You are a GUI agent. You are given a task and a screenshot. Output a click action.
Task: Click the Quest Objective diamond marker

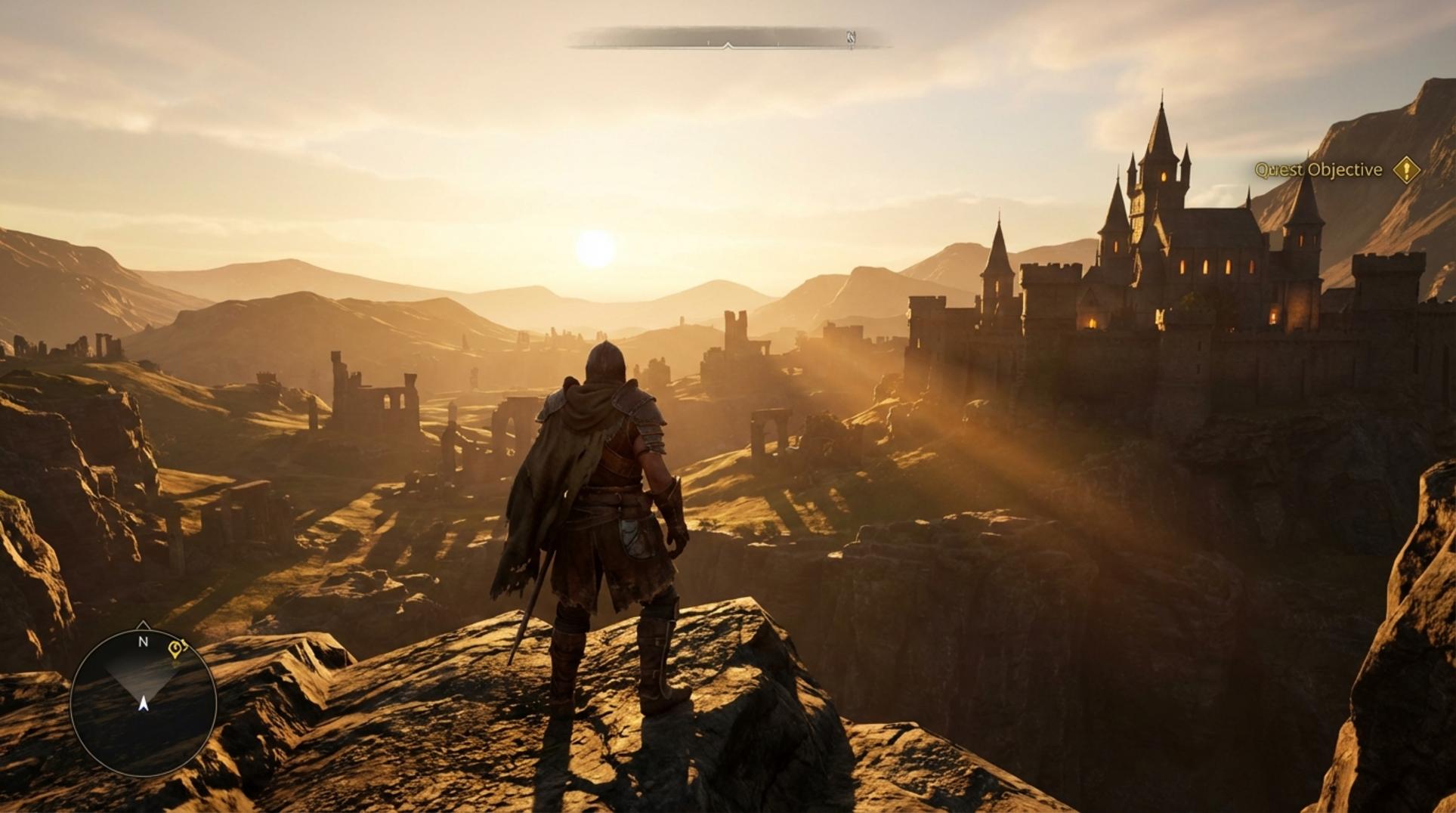[x=1405, y=170]
